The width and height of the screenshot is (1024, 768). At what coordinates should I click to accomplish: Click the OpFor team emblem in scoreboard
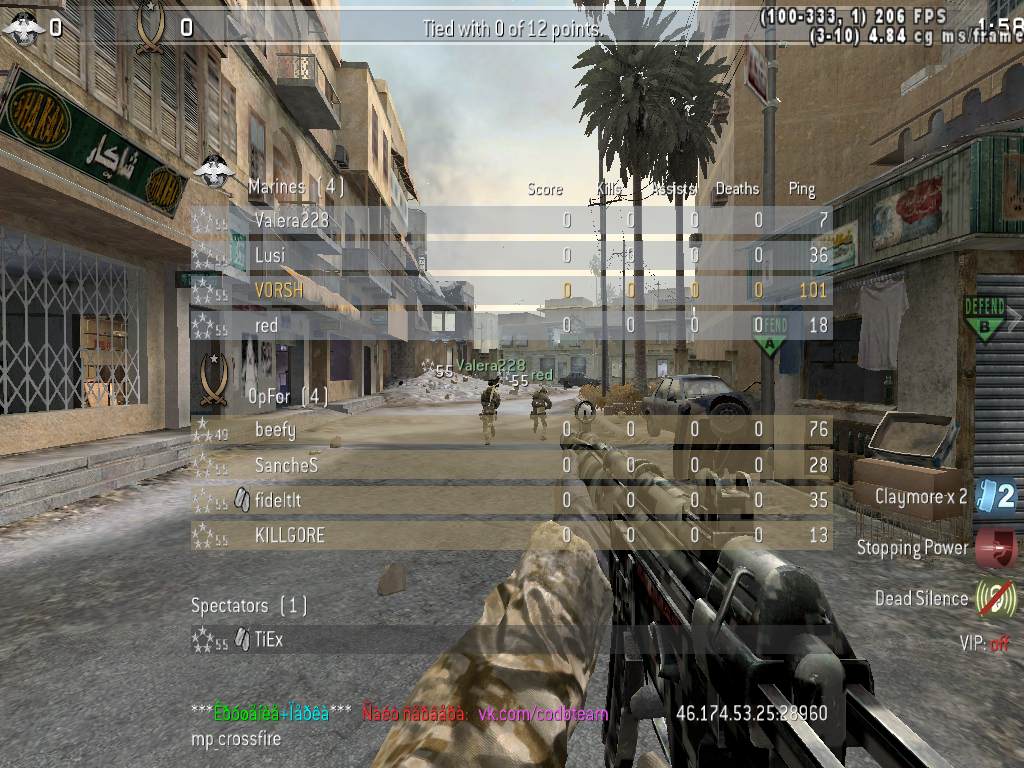pos(213,380)
